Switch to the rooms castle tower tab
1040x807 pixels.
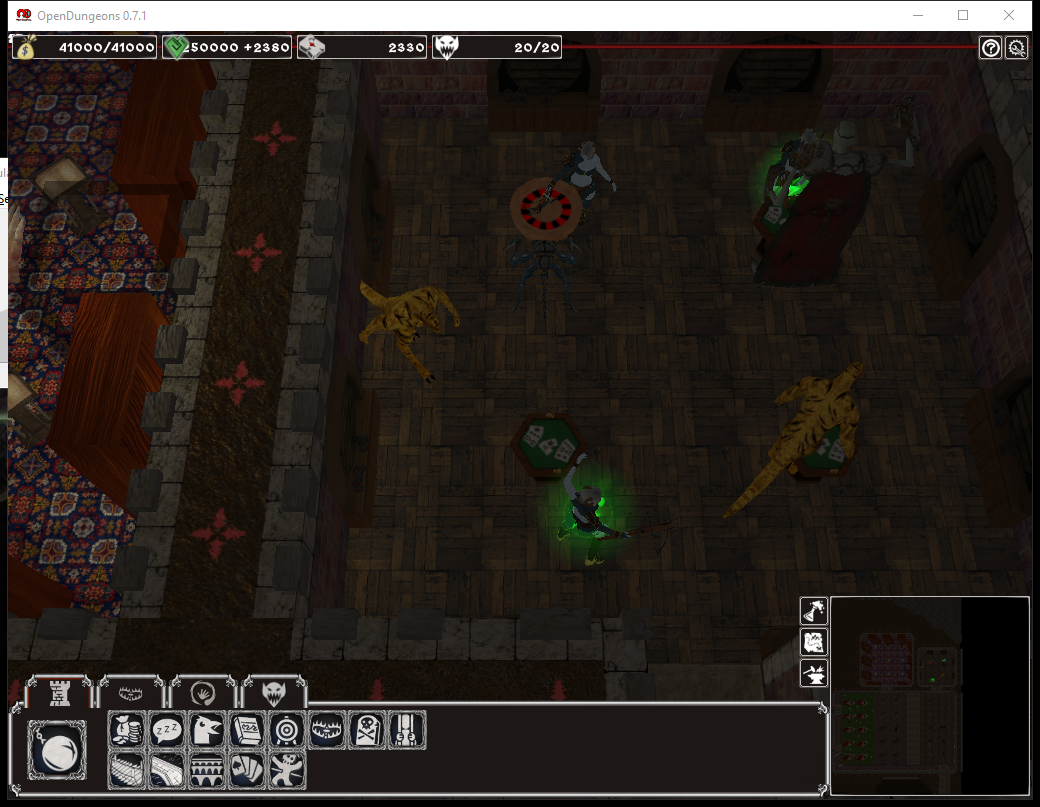point(60,691)
